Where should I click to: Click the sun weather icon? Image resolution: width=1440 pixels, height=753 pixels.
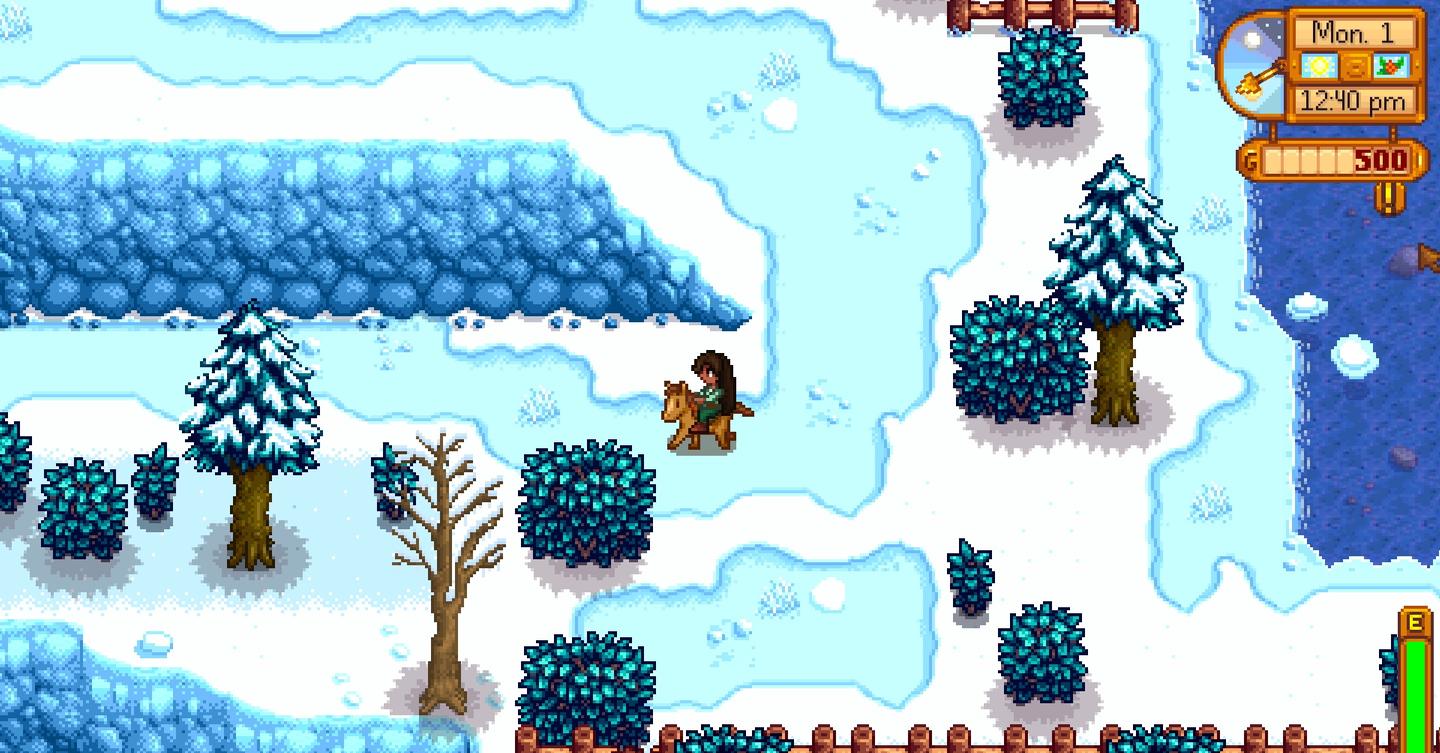coord(1317,64)
